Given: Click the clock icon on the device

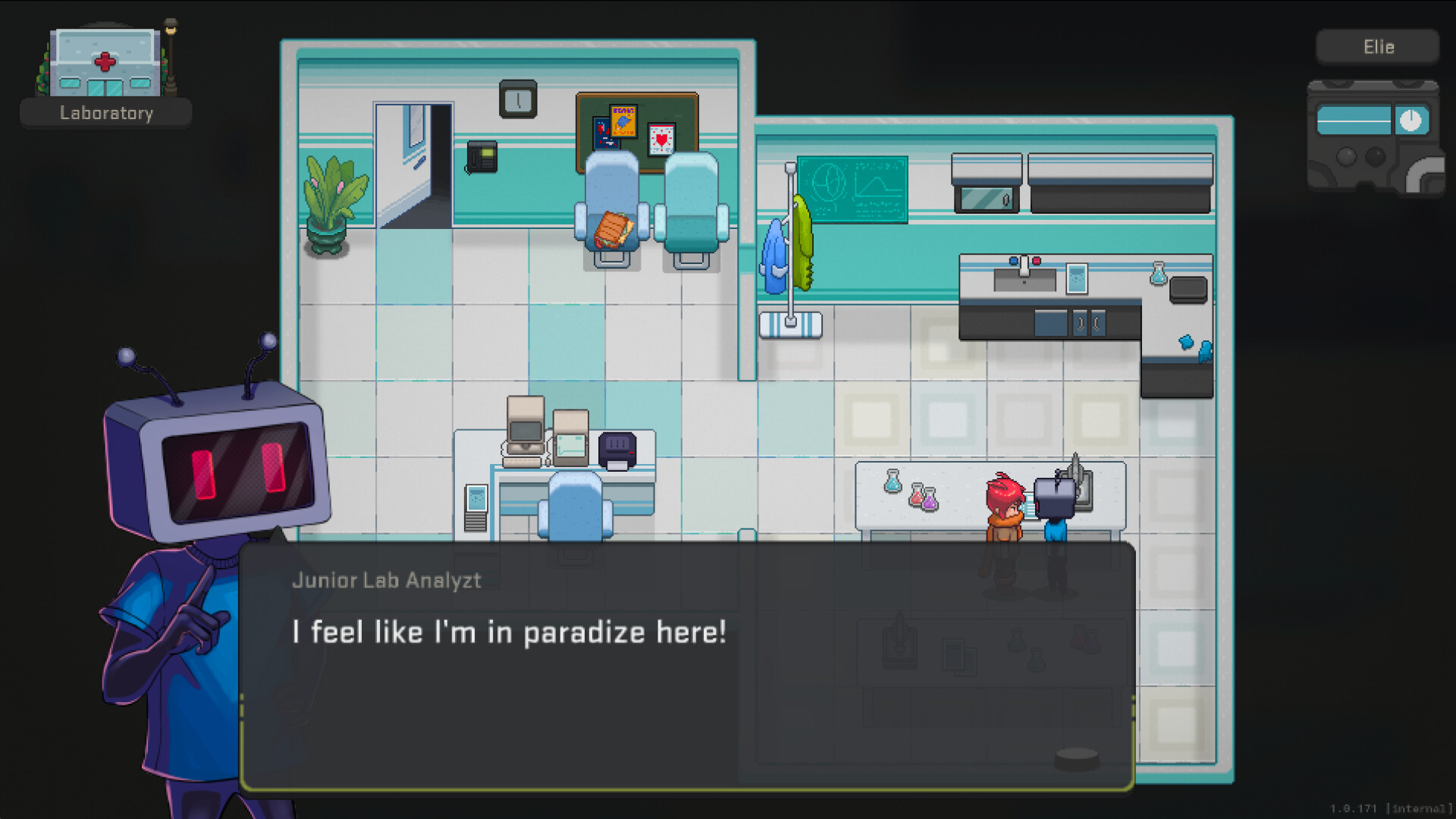Looking at the screenshot, I should pos(1410,121).
